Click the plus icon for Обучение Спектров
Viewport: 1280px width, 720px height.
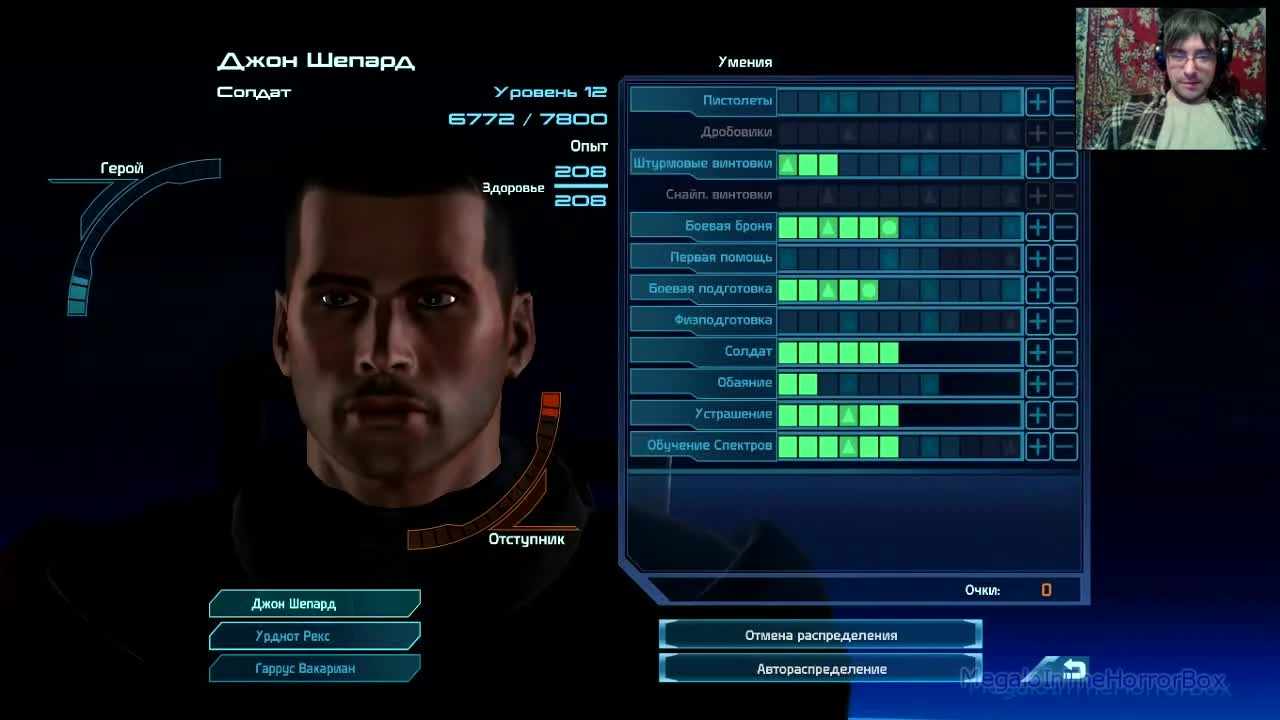(x=1037, y=446)
